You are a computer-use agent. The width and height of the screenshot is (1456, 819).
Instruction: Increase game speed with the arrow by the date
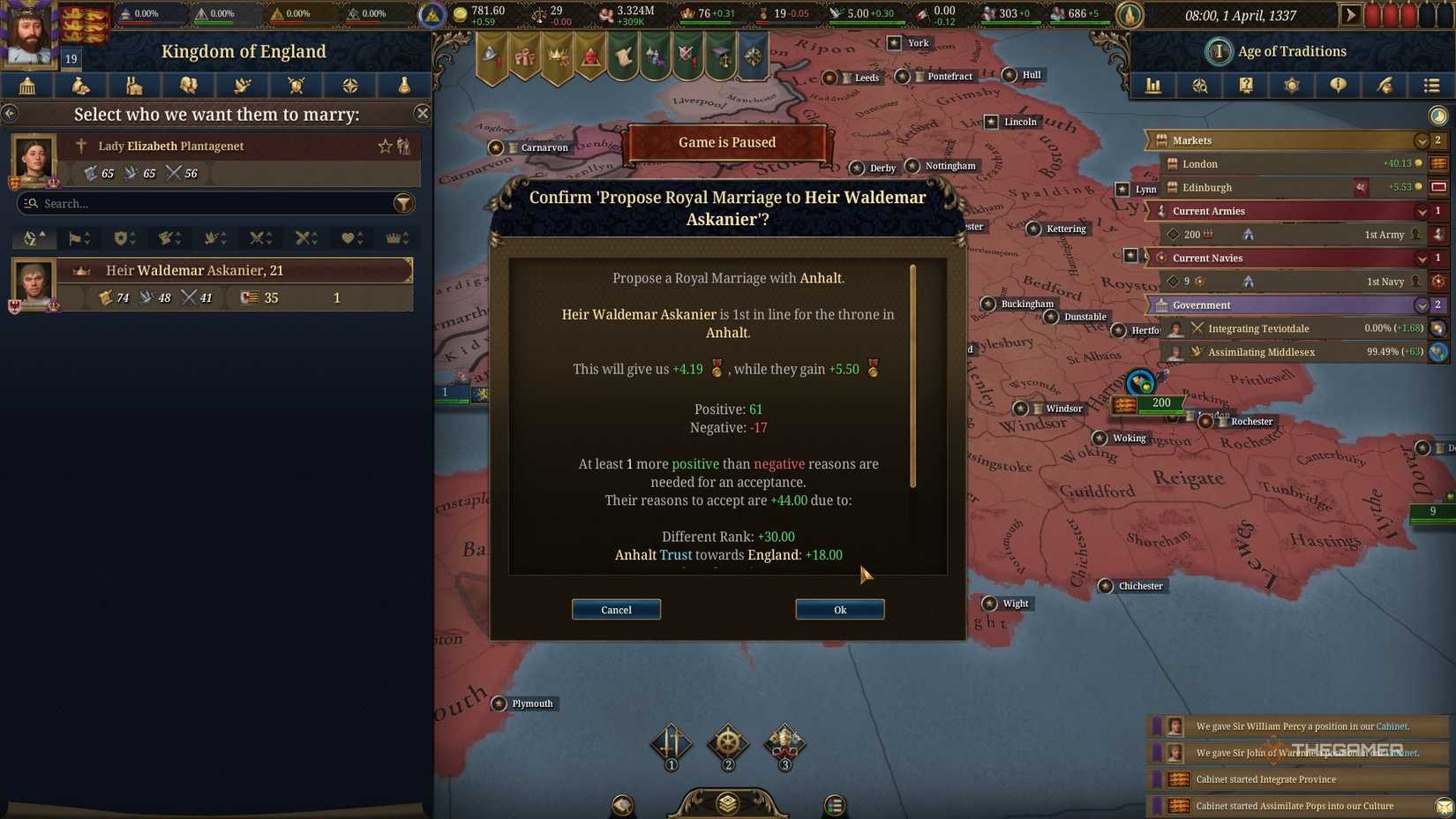coord(1351,14)
